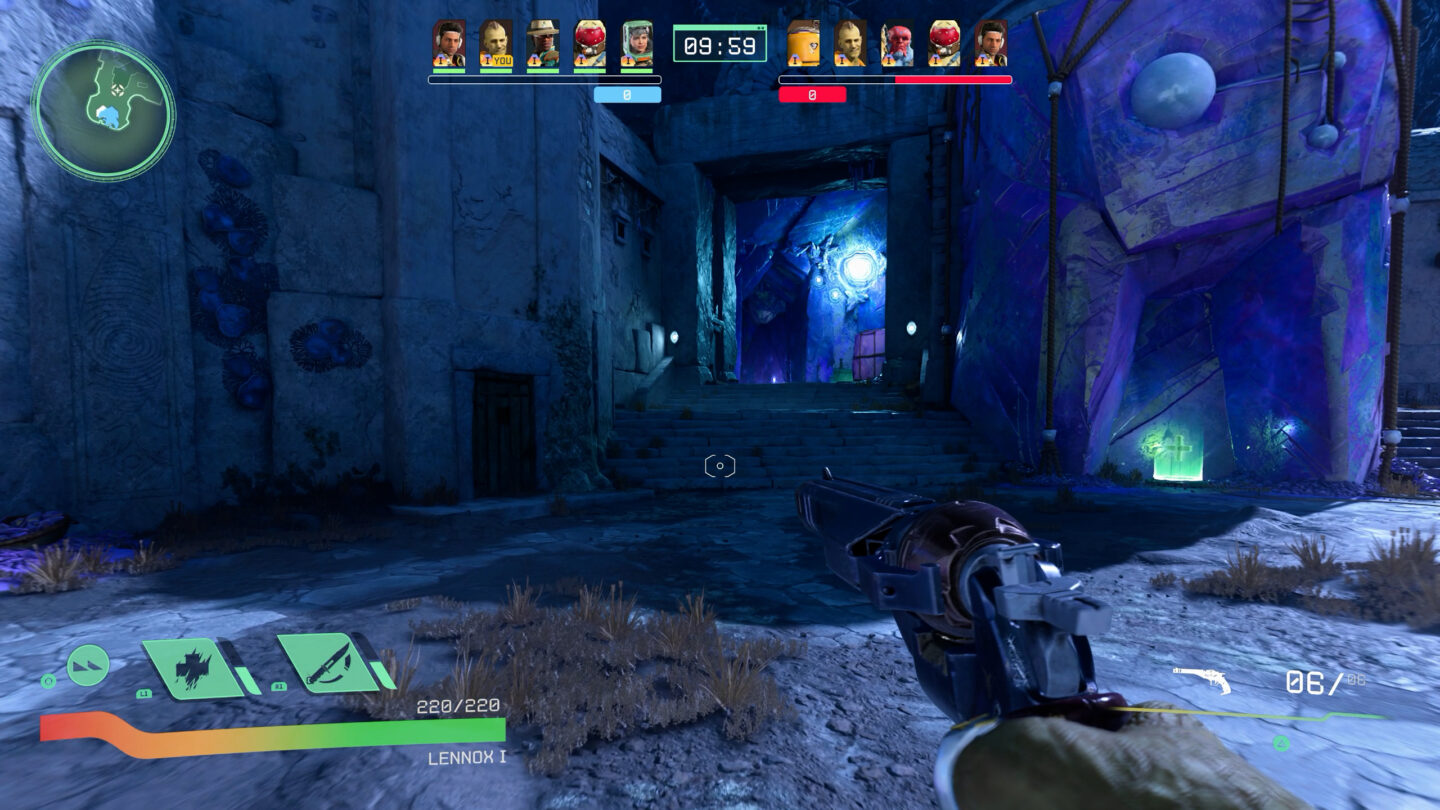Select the cowboy hat teammate portrait
Image resolution: width=1440 pixels, height=810 pixels.
point(543,43)
